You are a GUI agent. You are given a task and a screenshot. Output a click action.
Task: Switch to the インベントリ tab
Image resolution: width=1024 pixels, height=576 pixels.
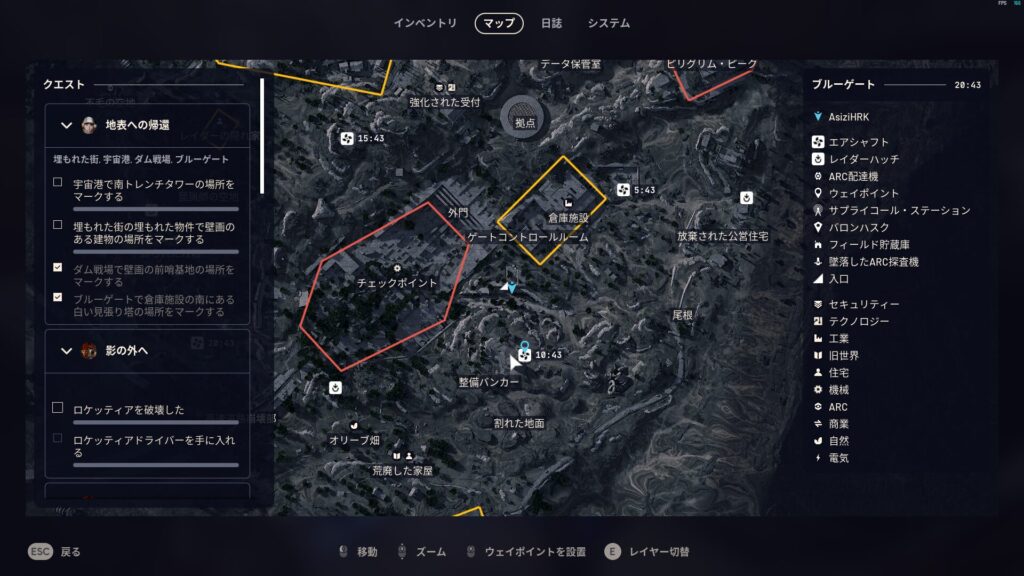tap(425, 23)
